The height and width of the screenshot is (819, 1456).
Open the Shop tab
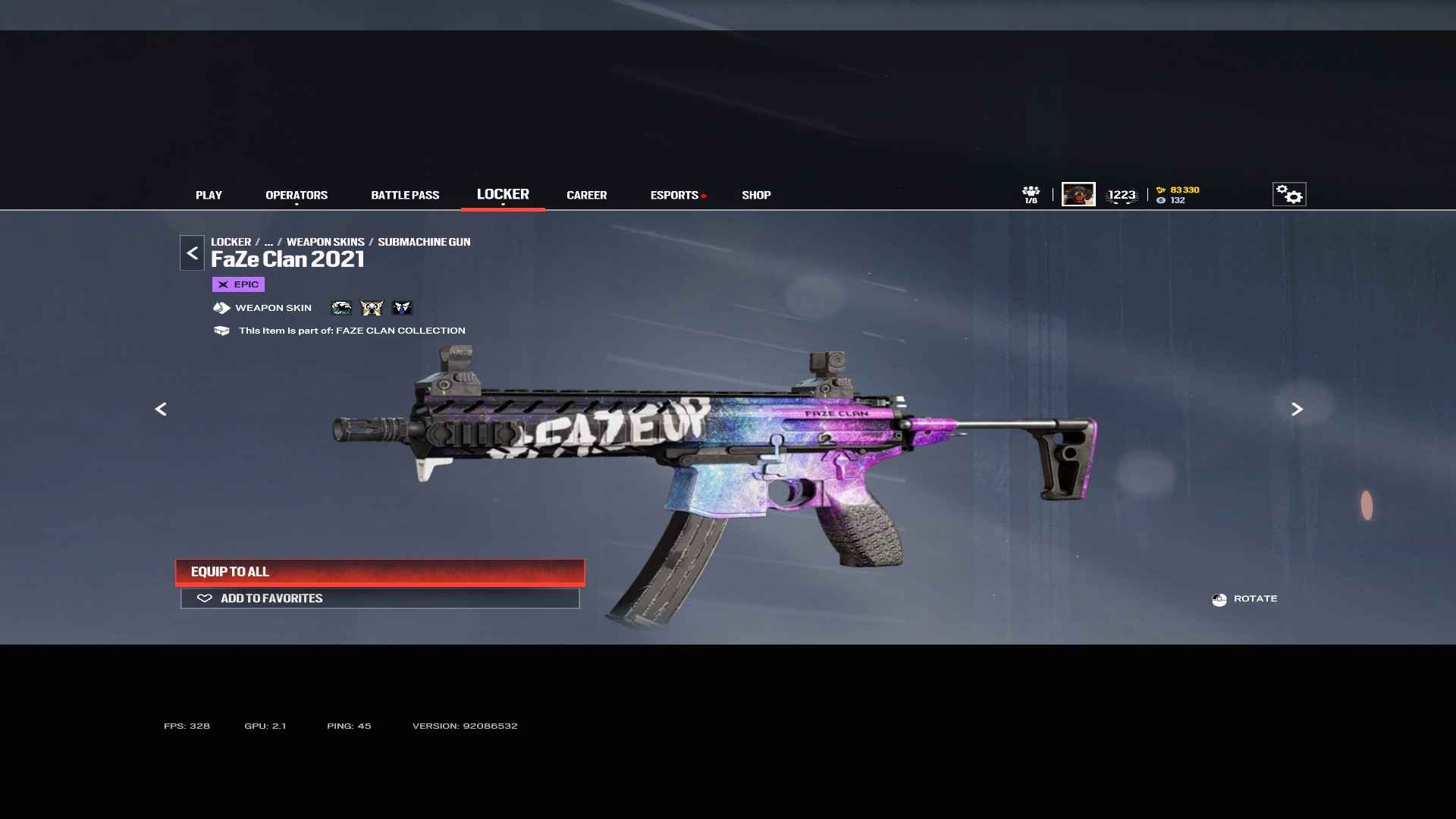(756, 195)
